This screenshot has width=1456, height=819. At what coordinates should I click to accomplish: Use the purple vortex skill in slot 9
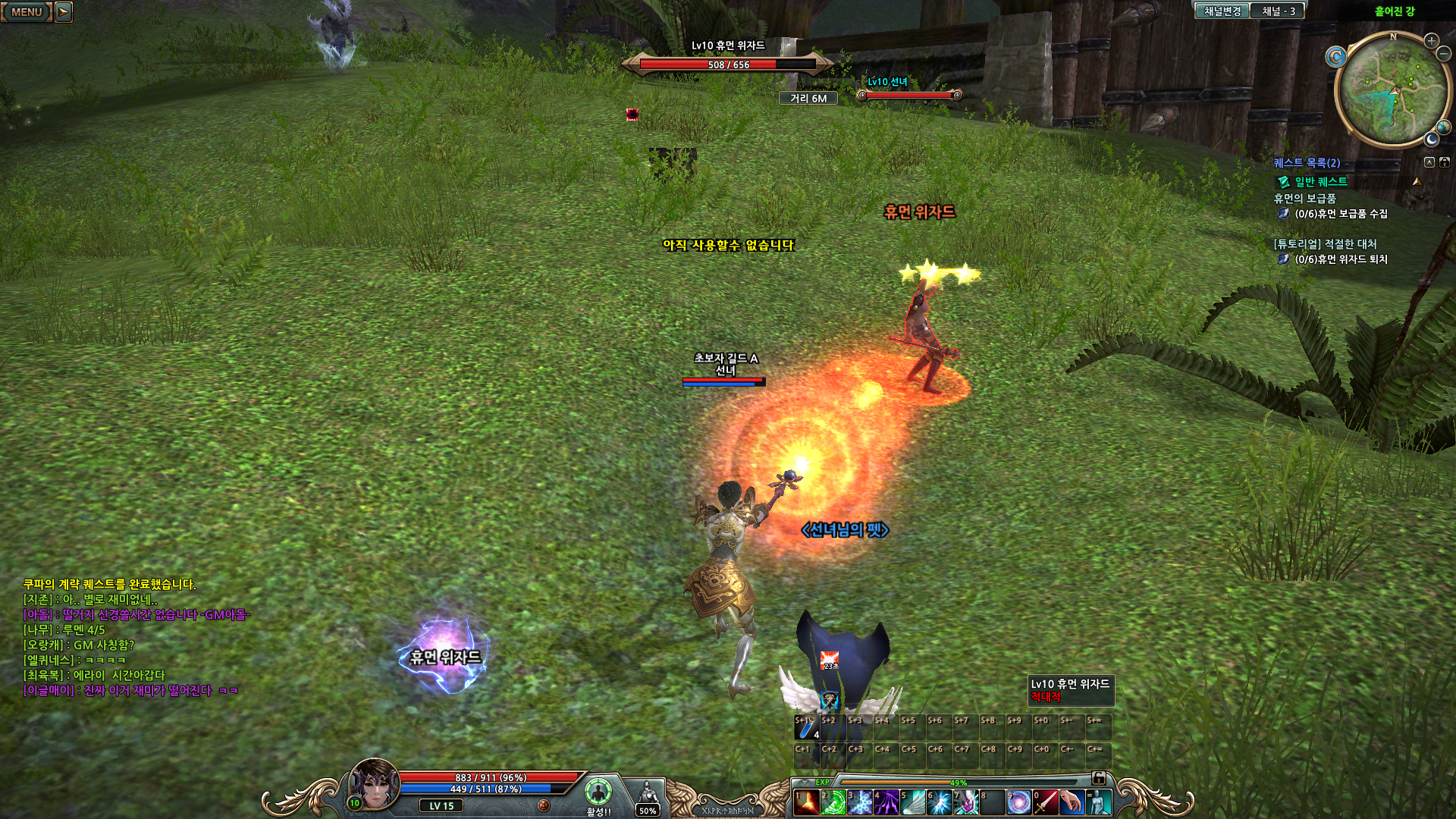pos(1018,802)
